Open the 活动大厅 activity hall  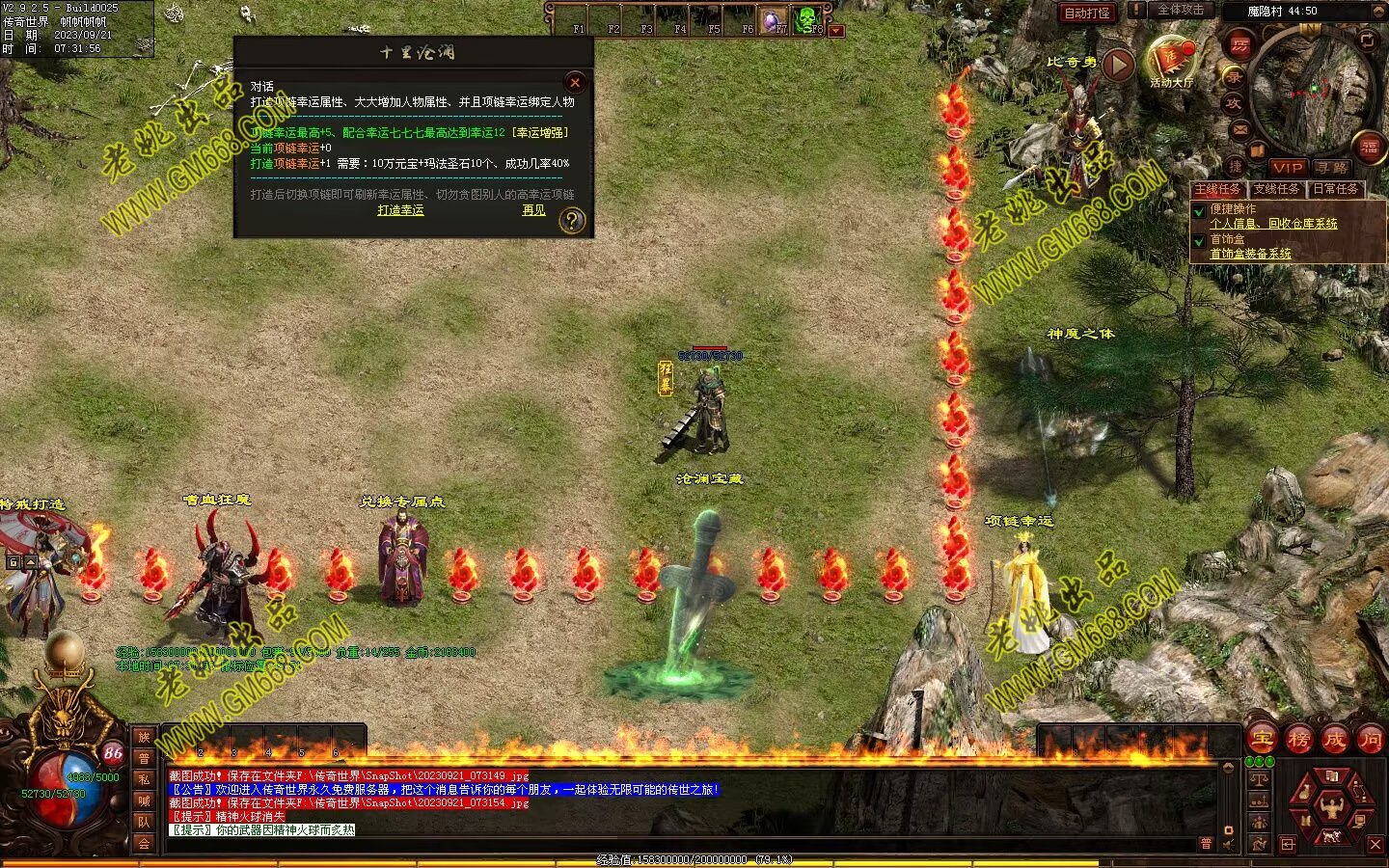(x=1171, y=63)
